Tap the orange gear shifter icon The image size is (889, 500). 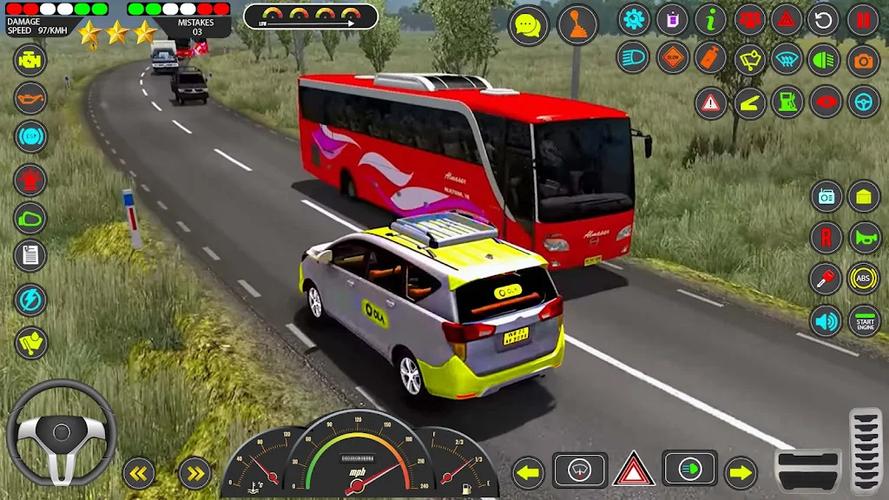[577, 25]
